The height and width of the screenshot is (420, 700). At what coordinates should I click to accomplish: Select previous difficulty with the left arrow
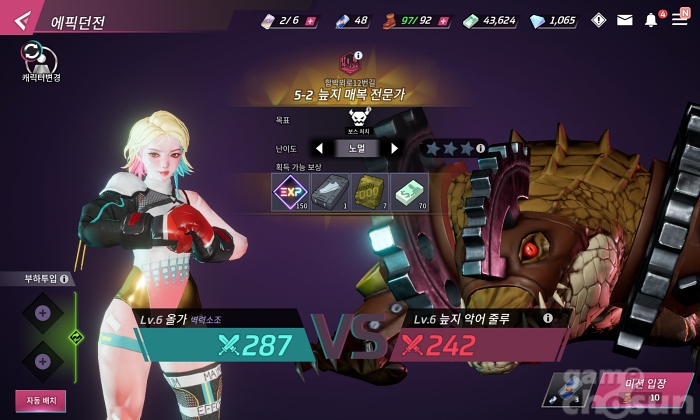click(319, 148)
